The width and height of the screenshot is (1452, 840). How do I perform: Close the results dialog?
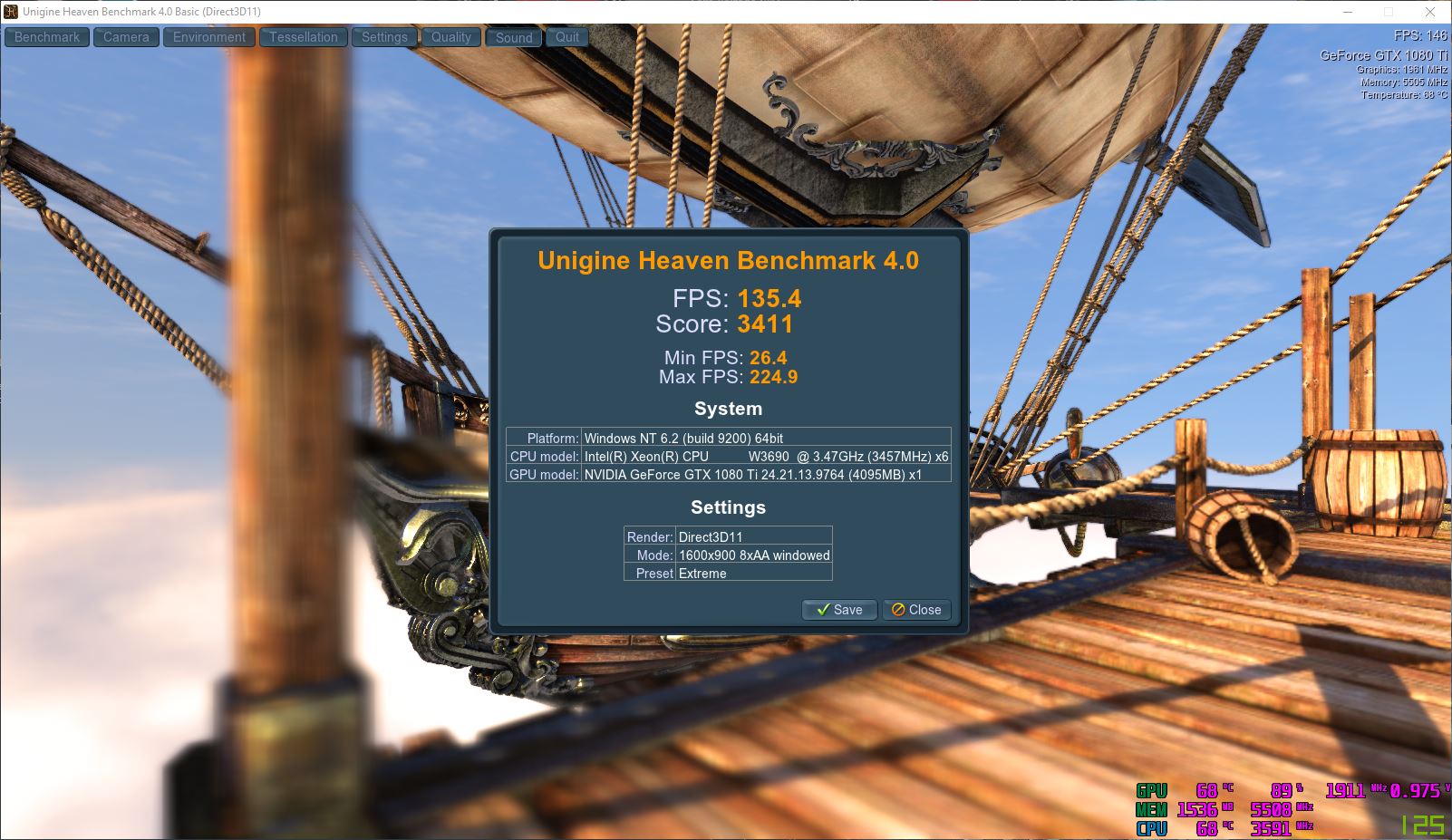[916, 610]
